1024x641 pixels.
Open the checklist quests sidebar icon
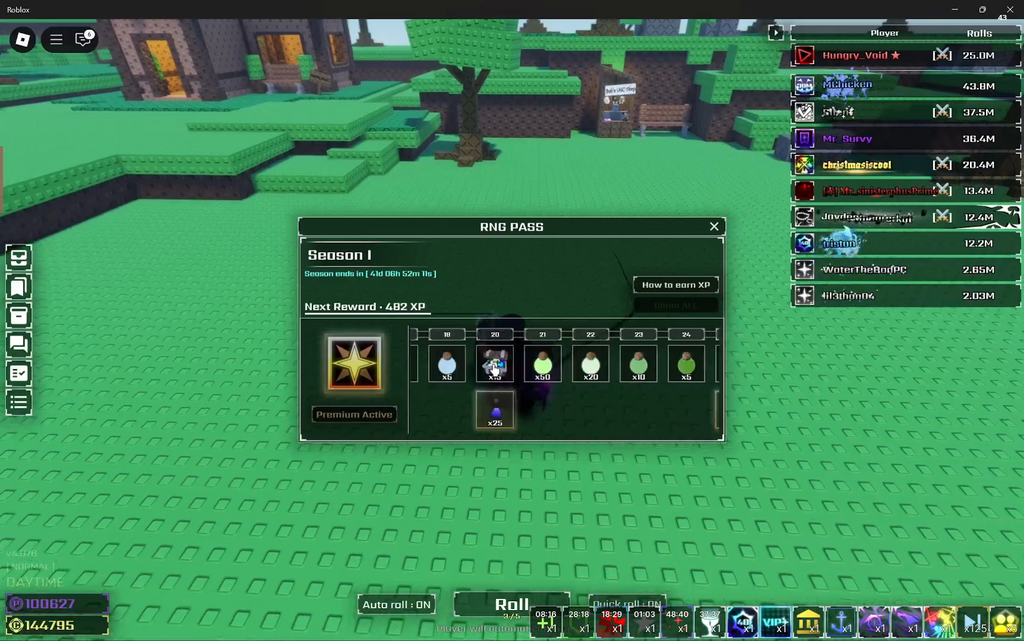tap(19, 374)
